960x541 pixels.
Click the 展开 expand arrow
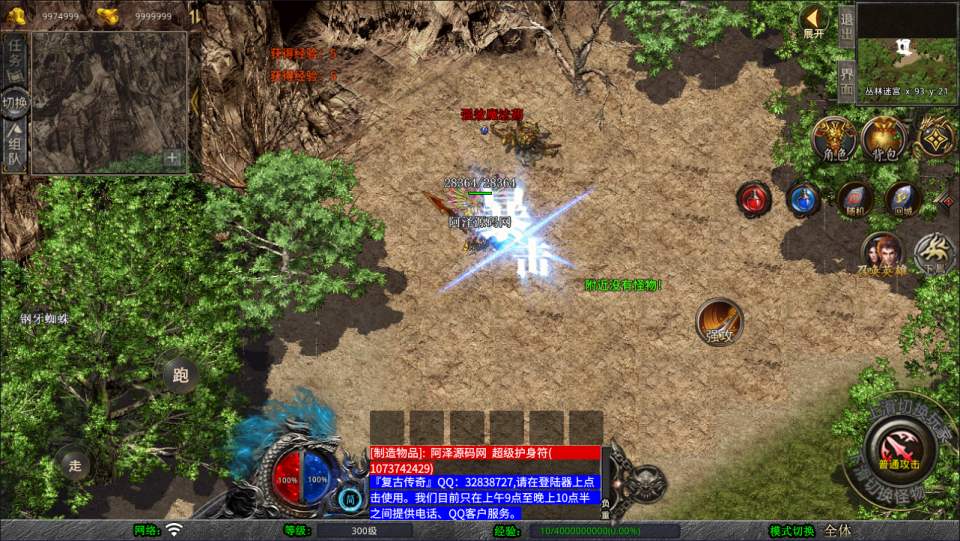813,21
